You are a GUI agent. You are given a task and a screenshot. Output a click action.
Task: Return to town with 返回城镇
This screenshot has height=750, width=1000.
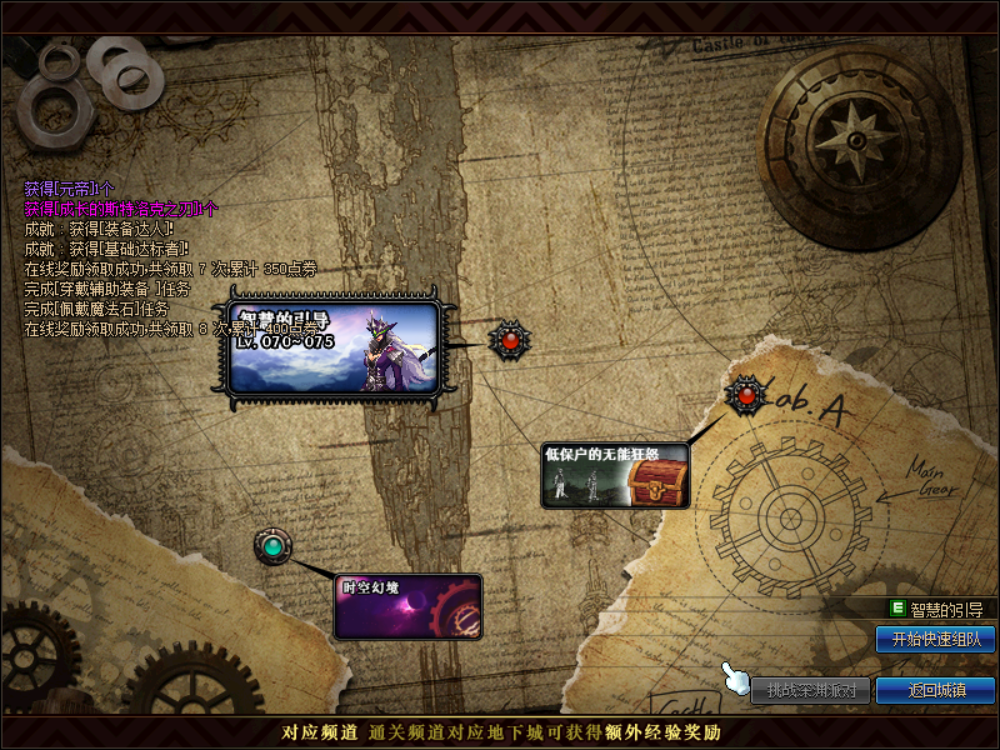tap(935, 690)
